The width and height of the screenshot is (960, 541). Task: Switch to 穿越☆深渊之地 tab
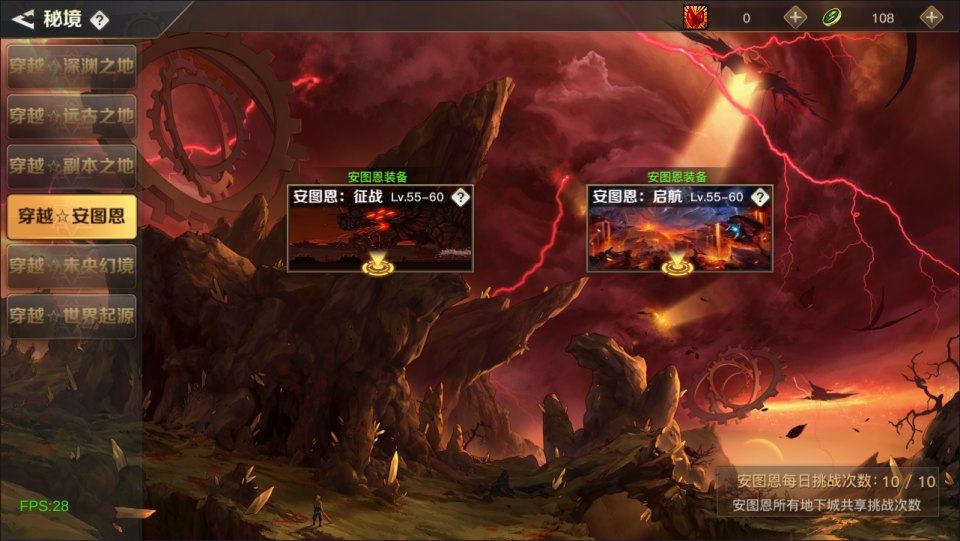[x=71, y=66]
